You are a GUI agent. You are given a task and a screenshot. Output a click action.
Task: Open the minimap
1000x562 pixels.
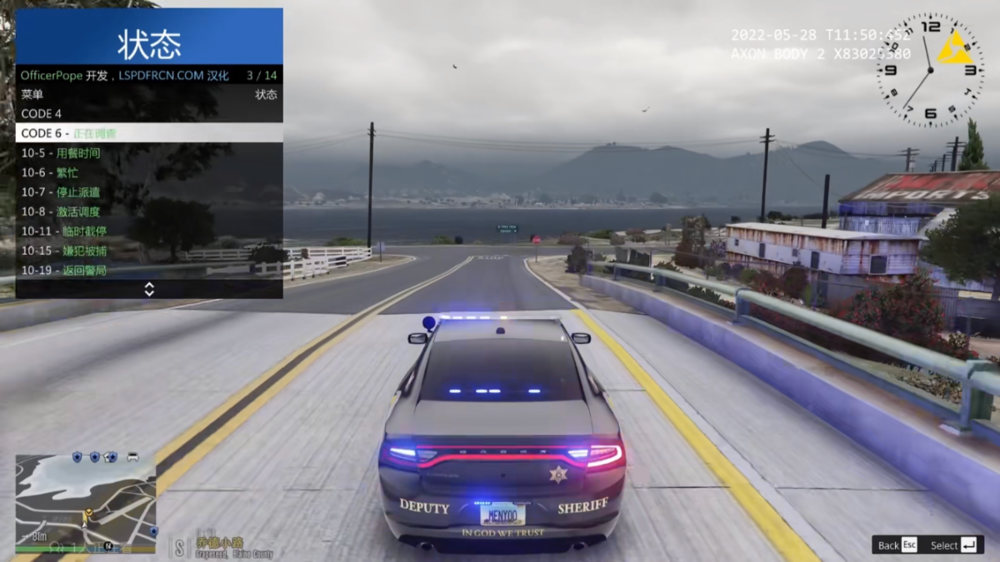(x=86, y=501)
